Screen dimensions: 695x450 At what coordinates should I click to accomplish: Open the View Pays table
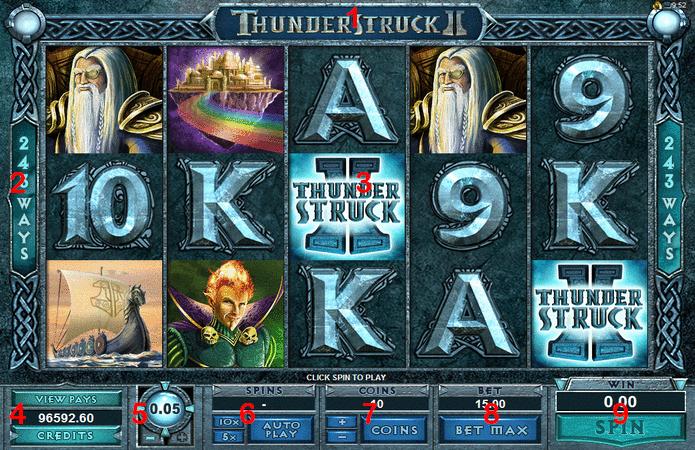pyautogui.click(x=66, y=397)
